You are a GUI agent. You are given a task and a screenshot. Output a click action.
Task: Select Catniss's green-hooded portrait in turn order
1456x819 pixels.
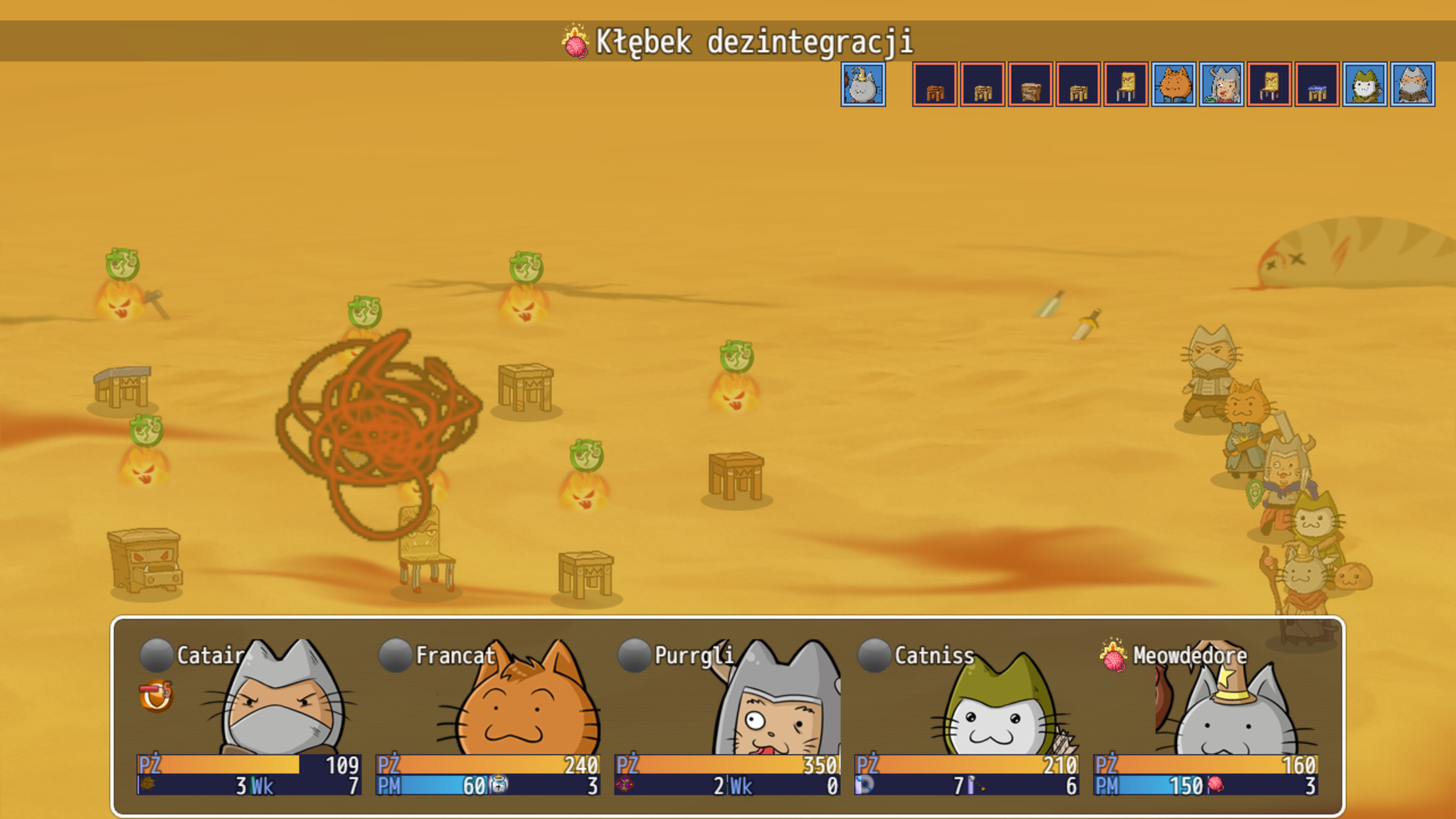1365,84
